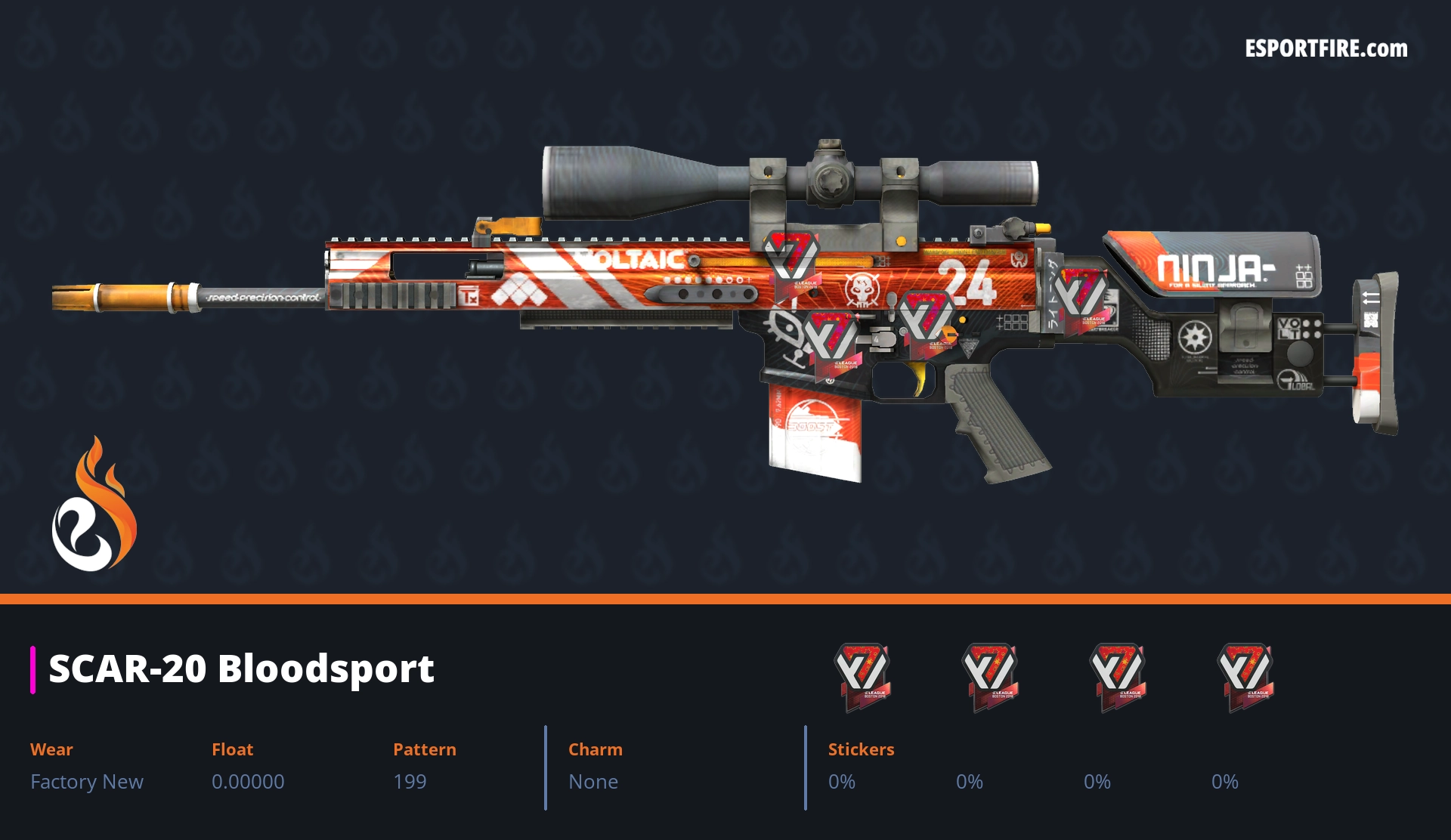Click the ESPORTFIRE.com site logo text
This screenshot has height=840, width=1451.
(1326, 49)
